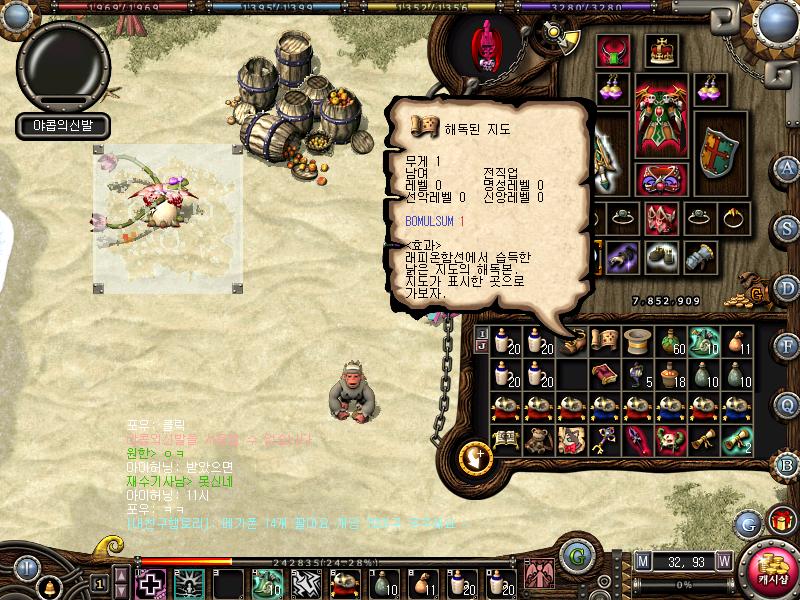The height and width of the screenshot is (600, 800).
Task: Use the white cross hotbar skill
Action: pos(150,583)
